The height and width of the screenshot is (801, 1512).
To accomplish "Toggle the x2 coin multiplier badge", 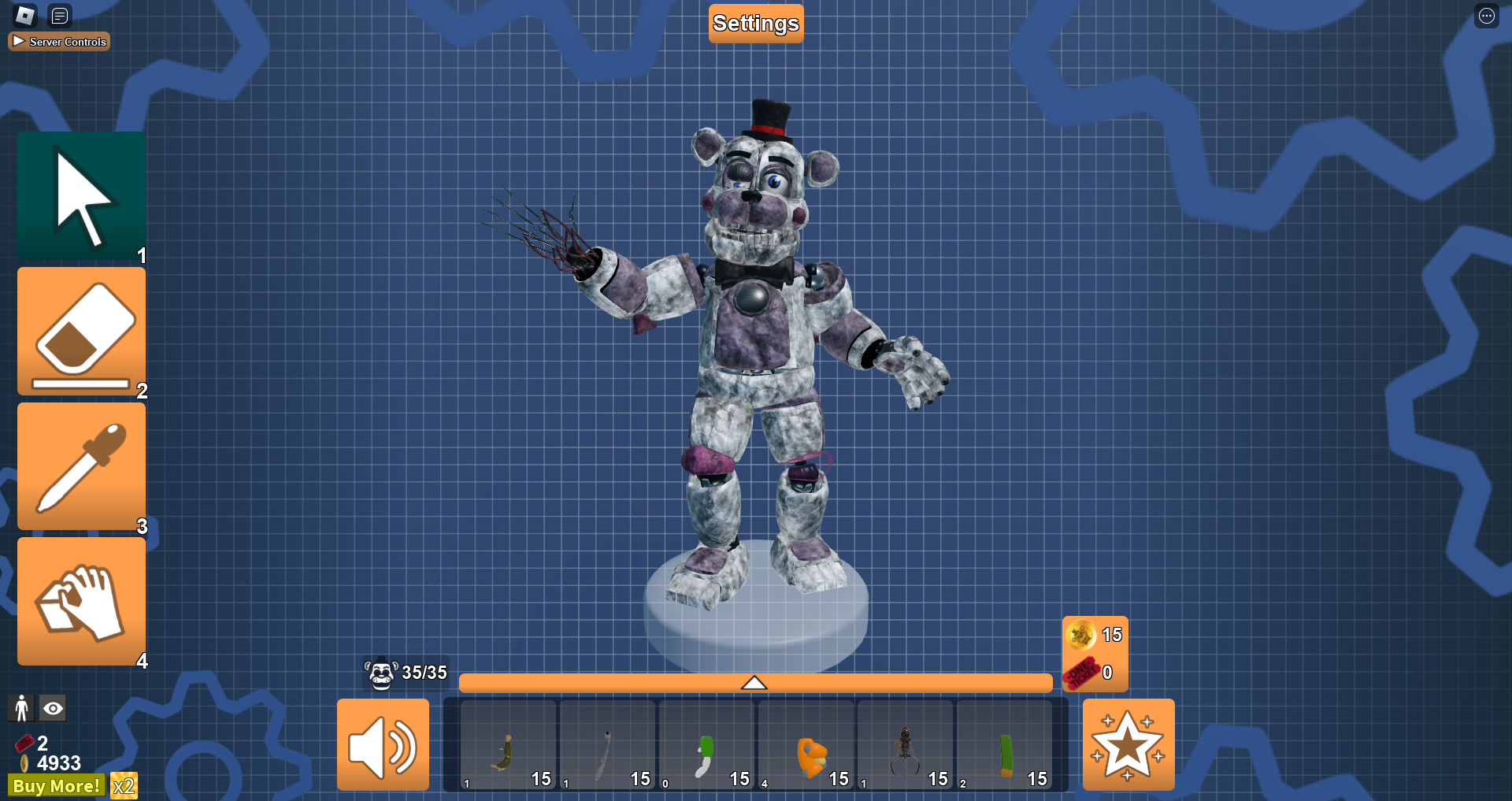I will click(124, 785).
